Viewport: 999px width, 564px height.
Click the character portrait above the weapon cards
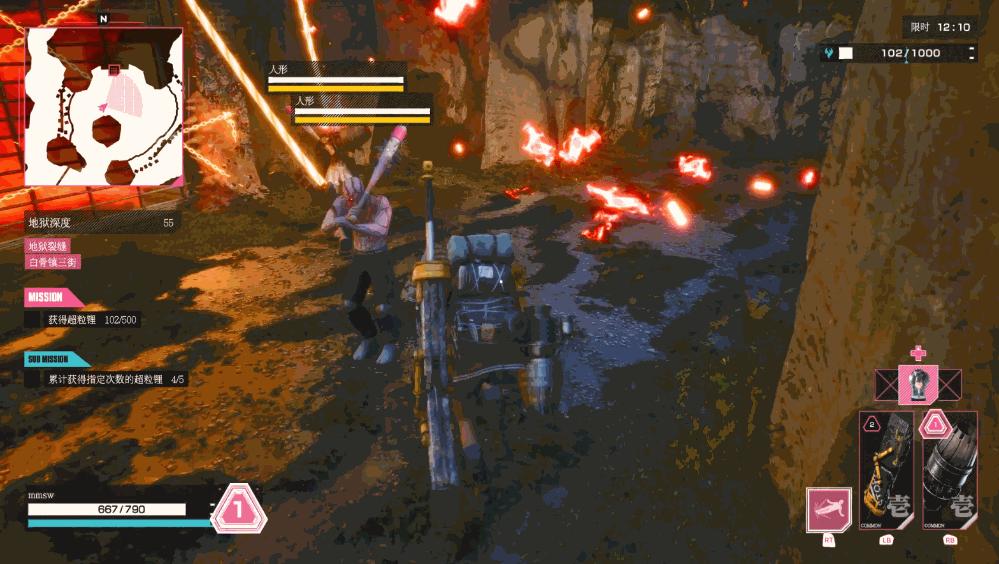click(917, 385)
